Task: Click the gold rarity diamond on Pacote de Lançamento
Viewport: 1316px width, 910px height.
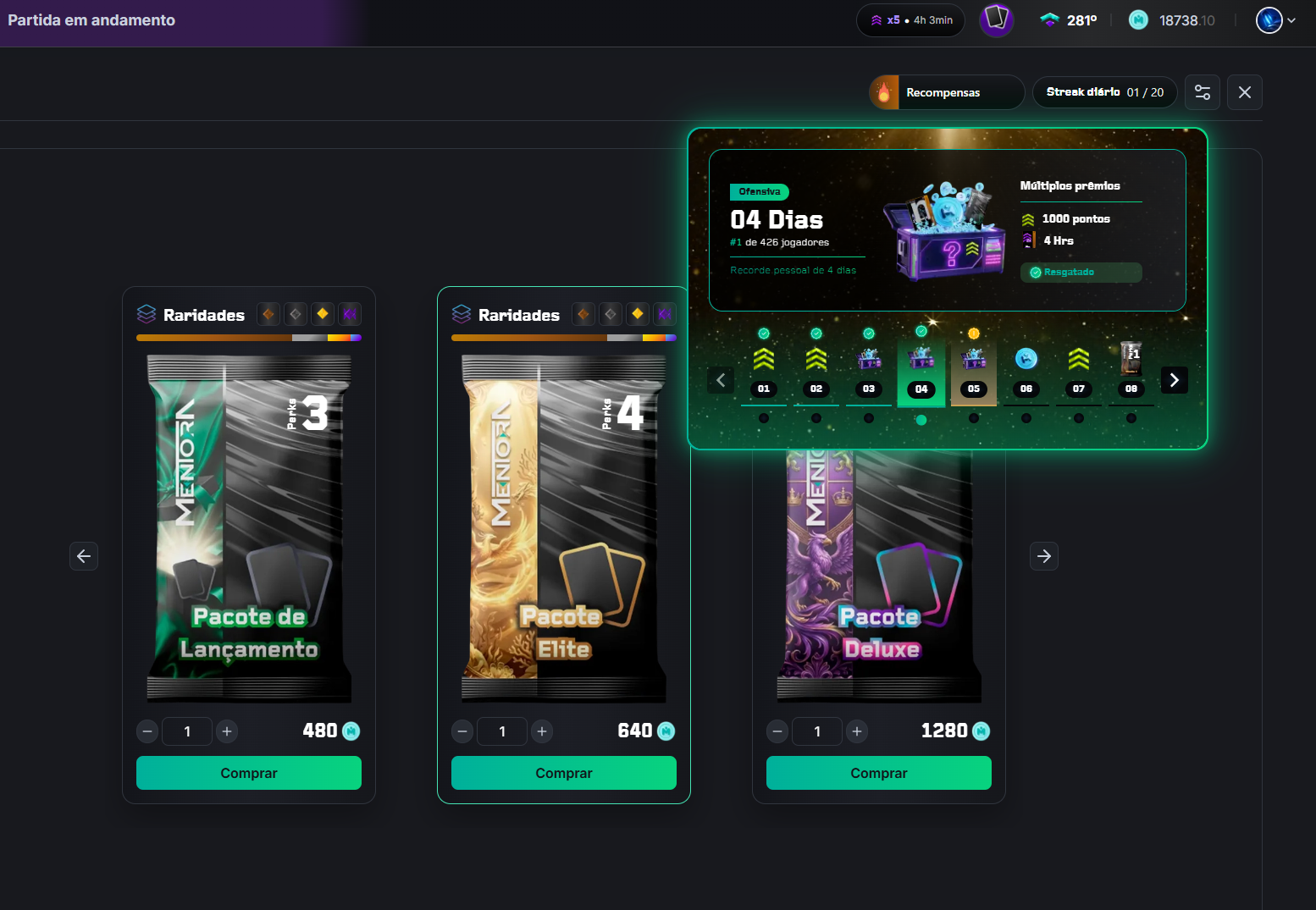Action: coord(323,313)
